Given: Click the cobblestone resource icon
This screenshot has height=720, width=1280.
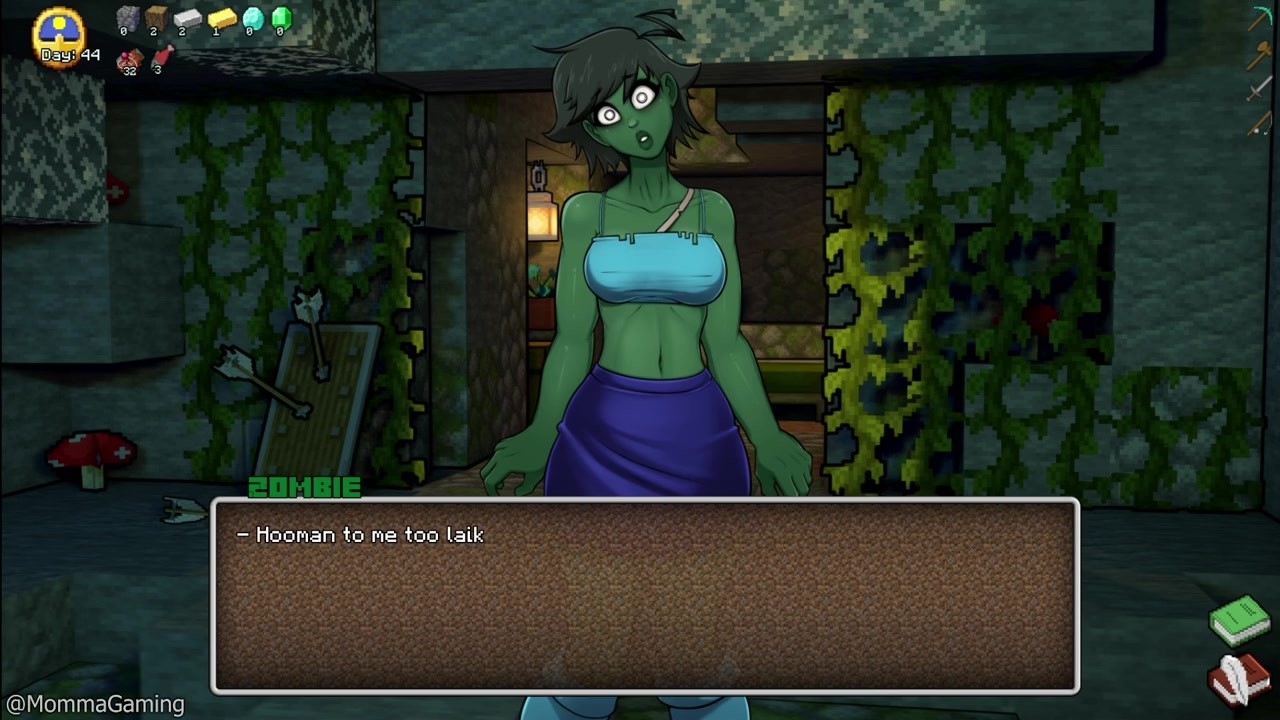Looking at the screenshot, I should click(x=128, y=18).
